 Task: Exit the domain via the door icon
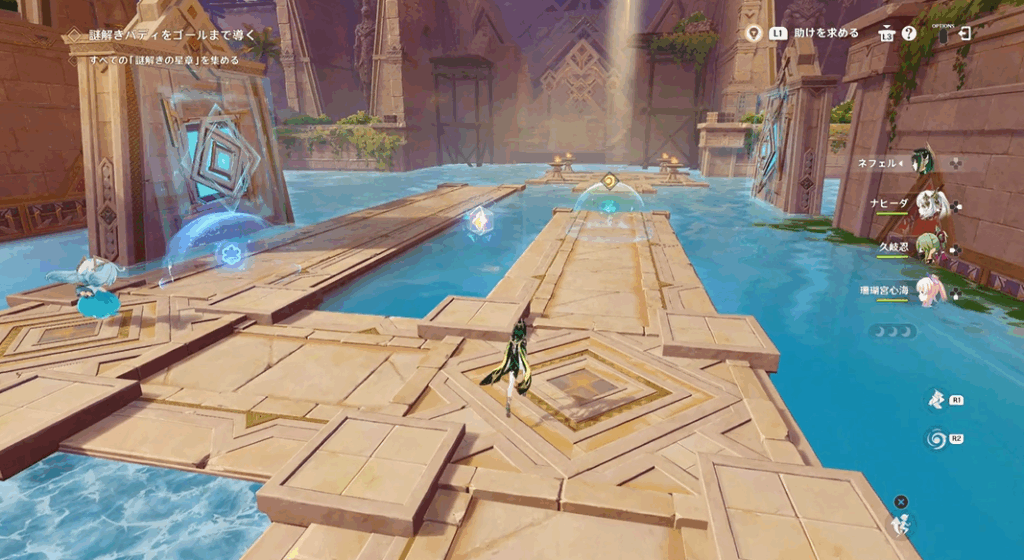[x=964, y=33]
